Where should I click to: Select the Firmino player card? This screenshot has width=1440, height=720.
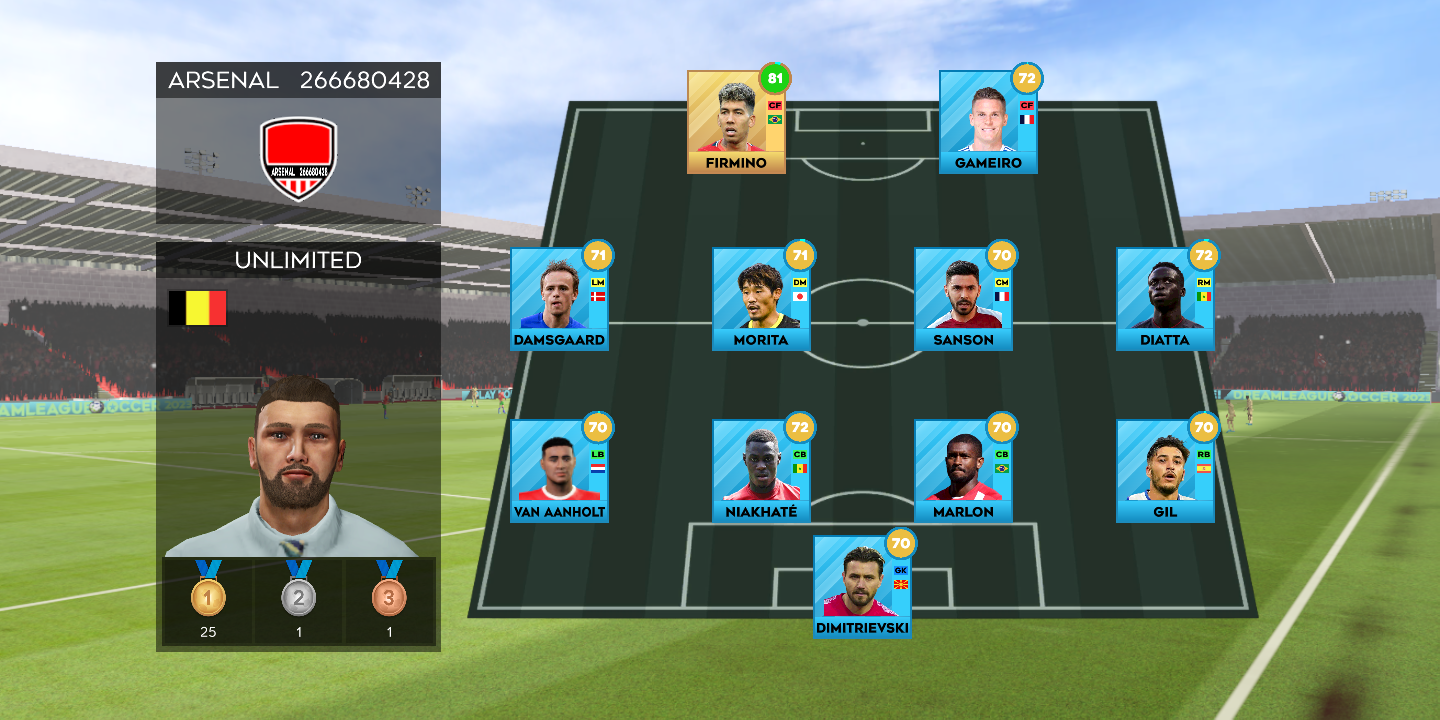pos(736,122)
